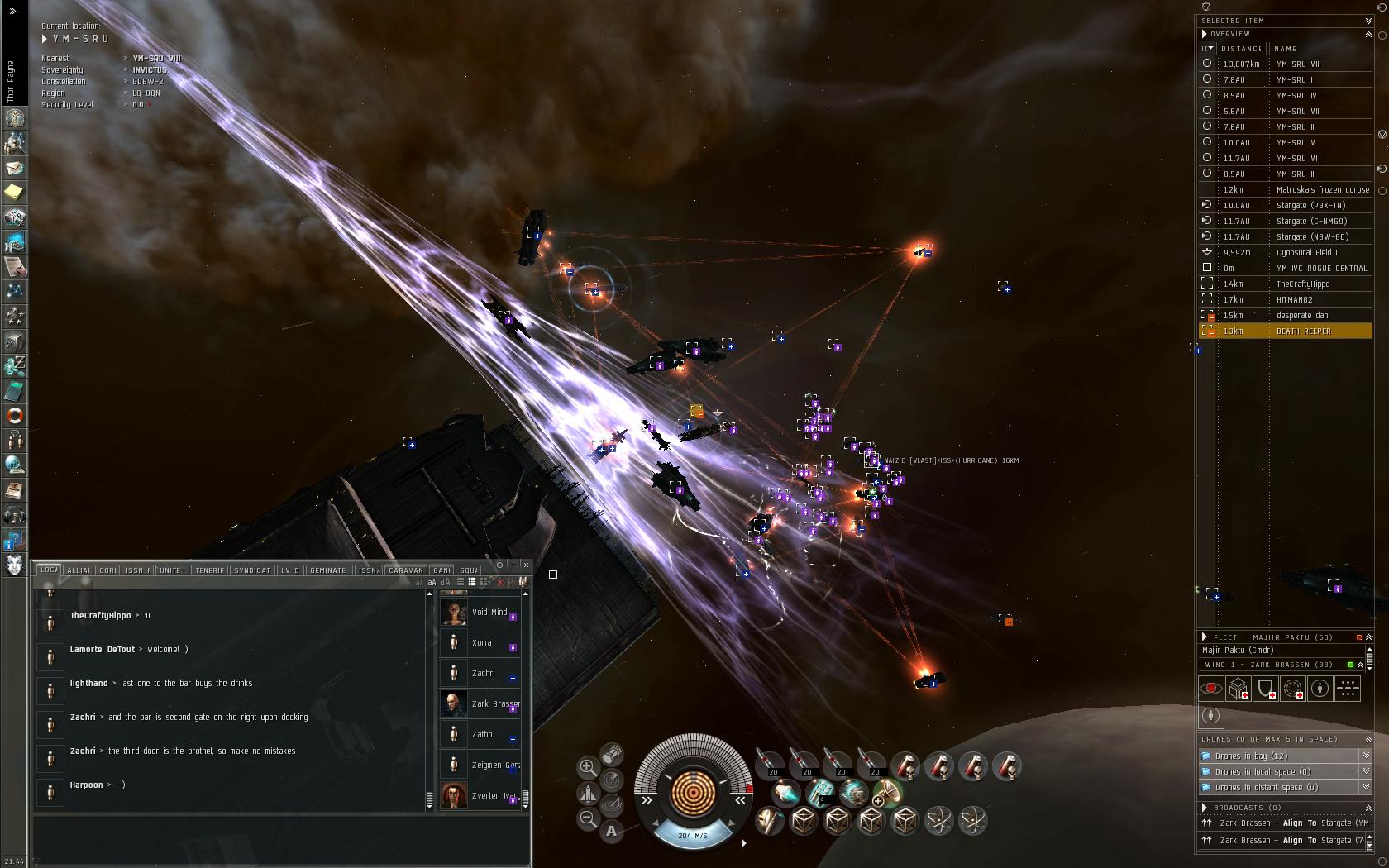Zoom in with the magnifier plus button
Viewport: 1389px width, 868px height.
(587, 767)
